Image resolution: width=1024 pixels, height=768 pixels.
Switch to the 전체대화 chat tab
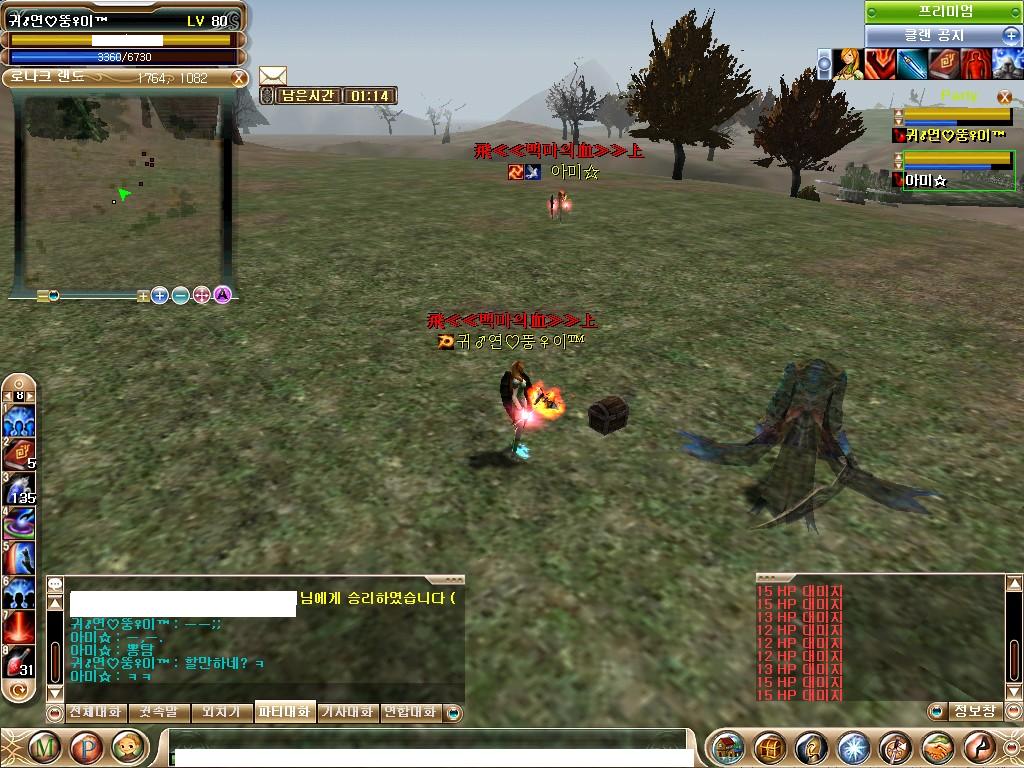point(94,712)
